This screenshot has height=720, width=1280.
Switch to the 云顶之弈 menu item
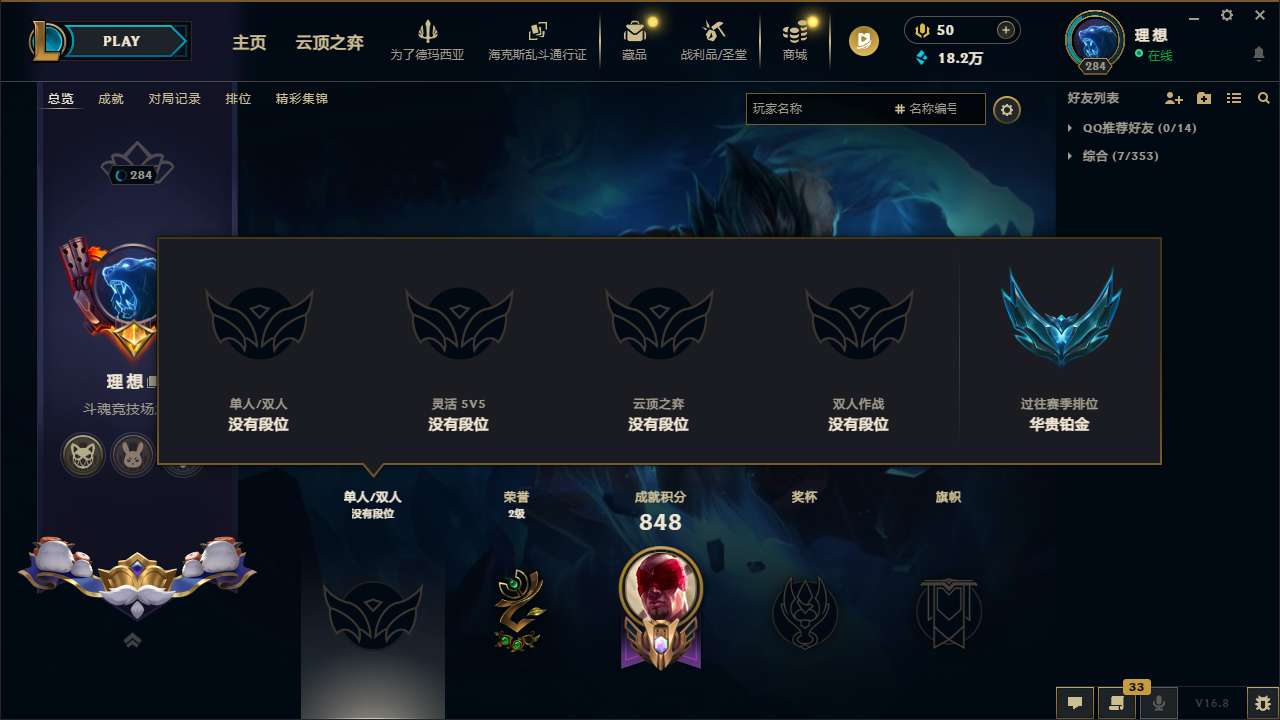328,44
